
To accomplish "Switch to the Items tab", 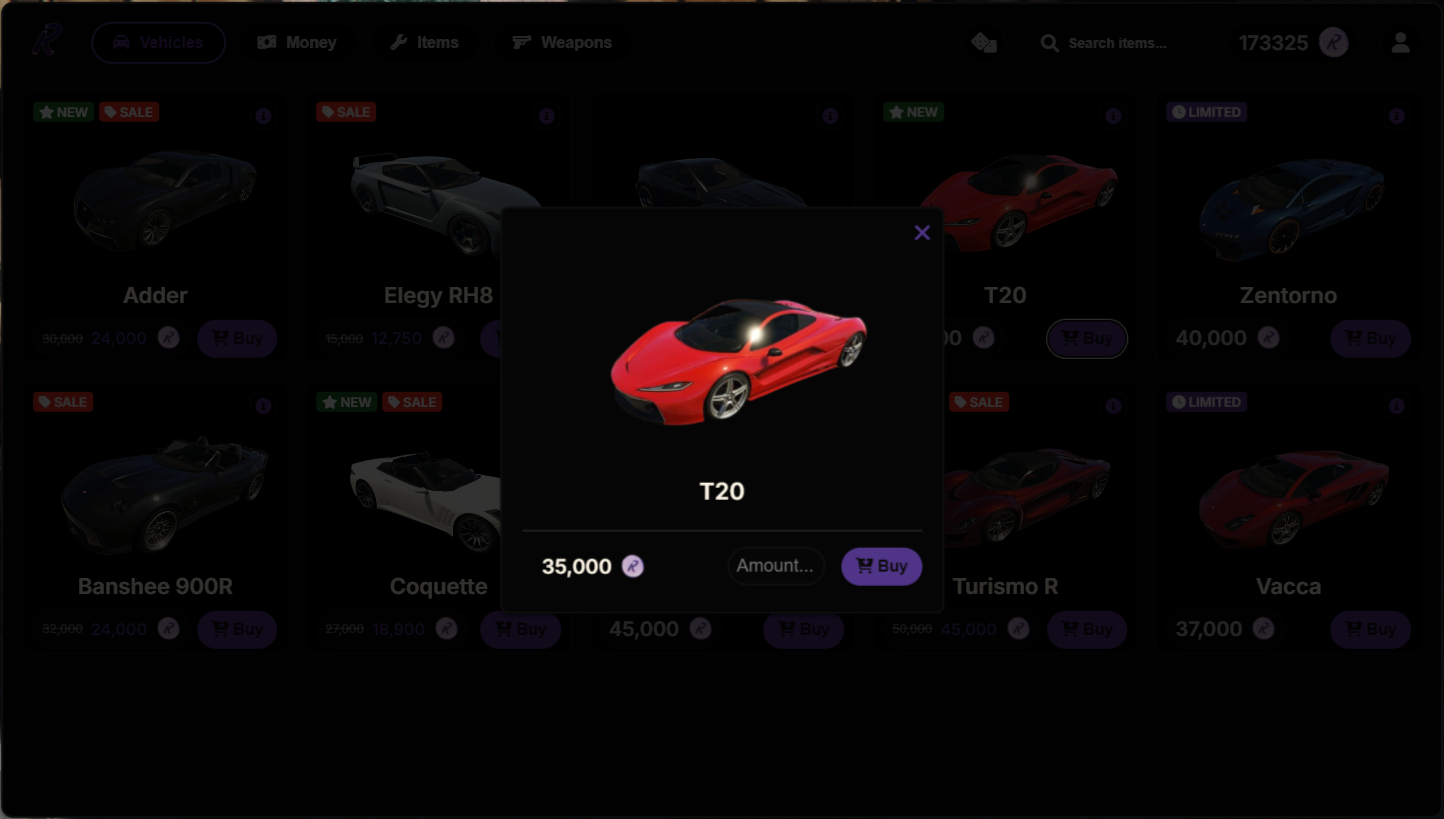I will (x=424, y=43).
